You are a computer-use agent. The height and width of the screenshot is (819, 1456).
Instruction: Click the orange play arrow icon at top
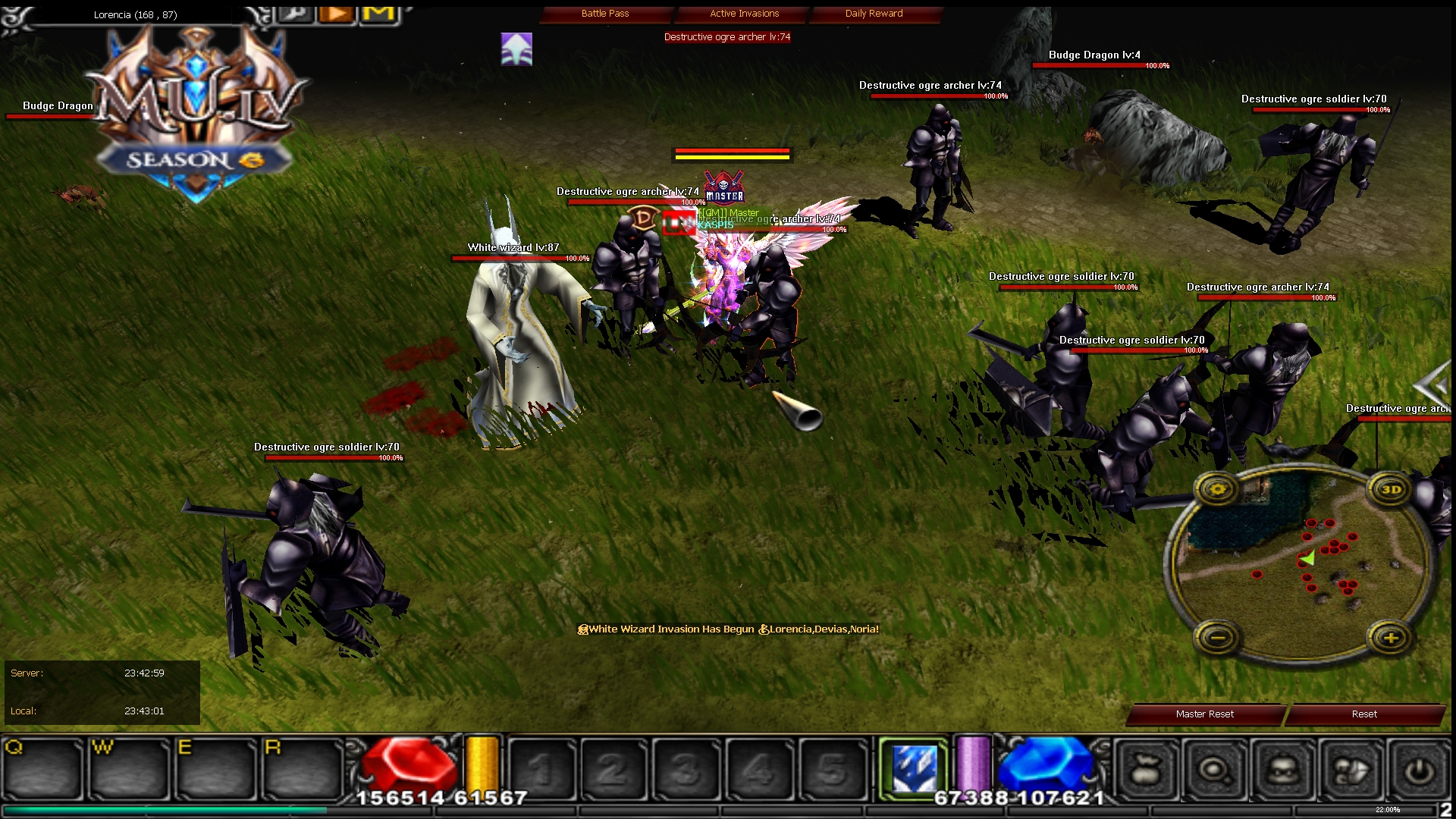click(336, 13)
